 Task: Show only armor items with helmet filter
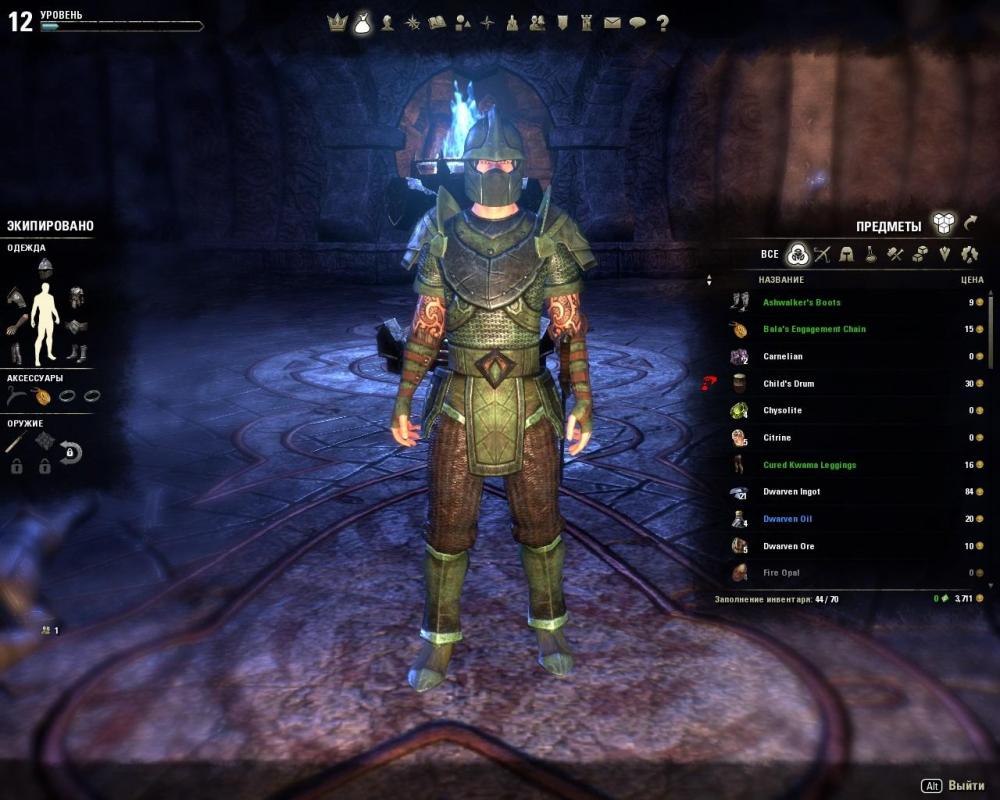coord(847,254)
